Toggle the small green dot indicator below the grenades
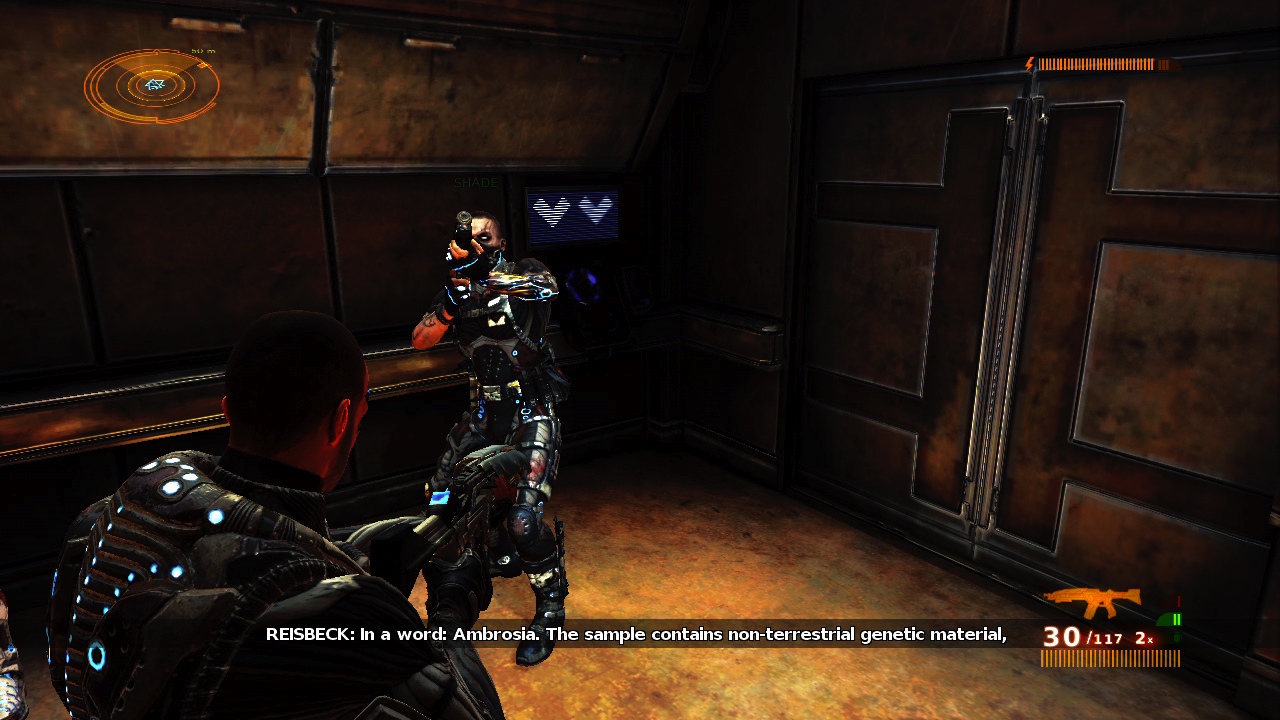This screenshot has height=720, width=1280. coord(1177,636)
